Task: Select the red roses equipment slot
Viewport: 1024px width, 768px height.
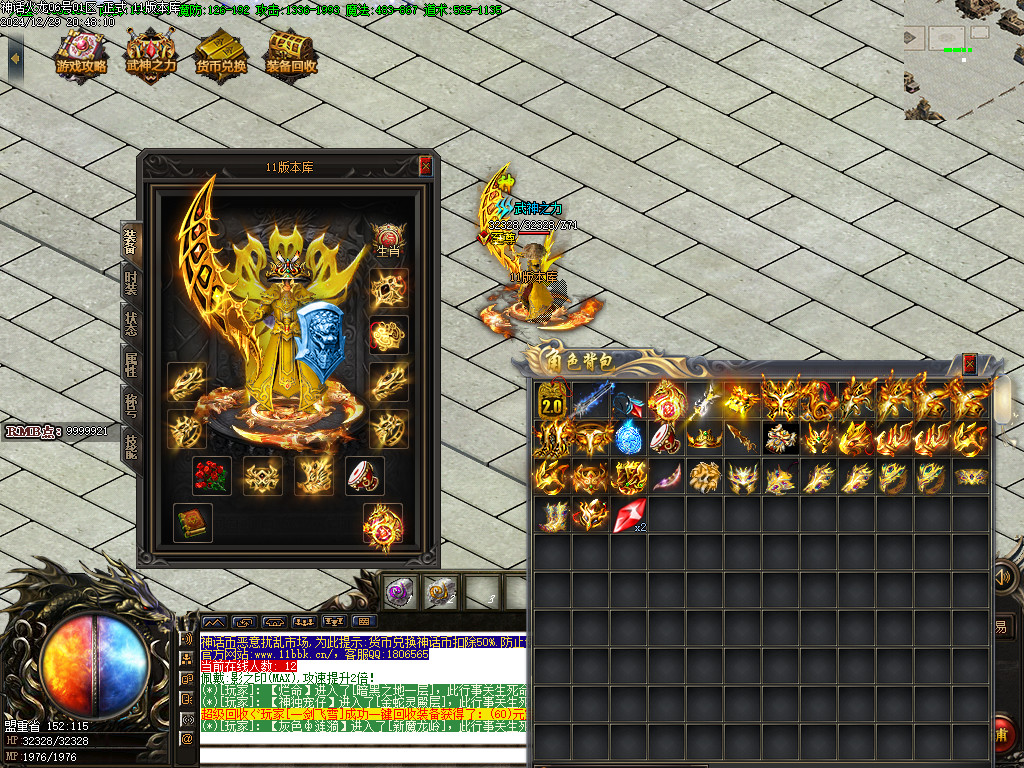Action: (212, 476)
